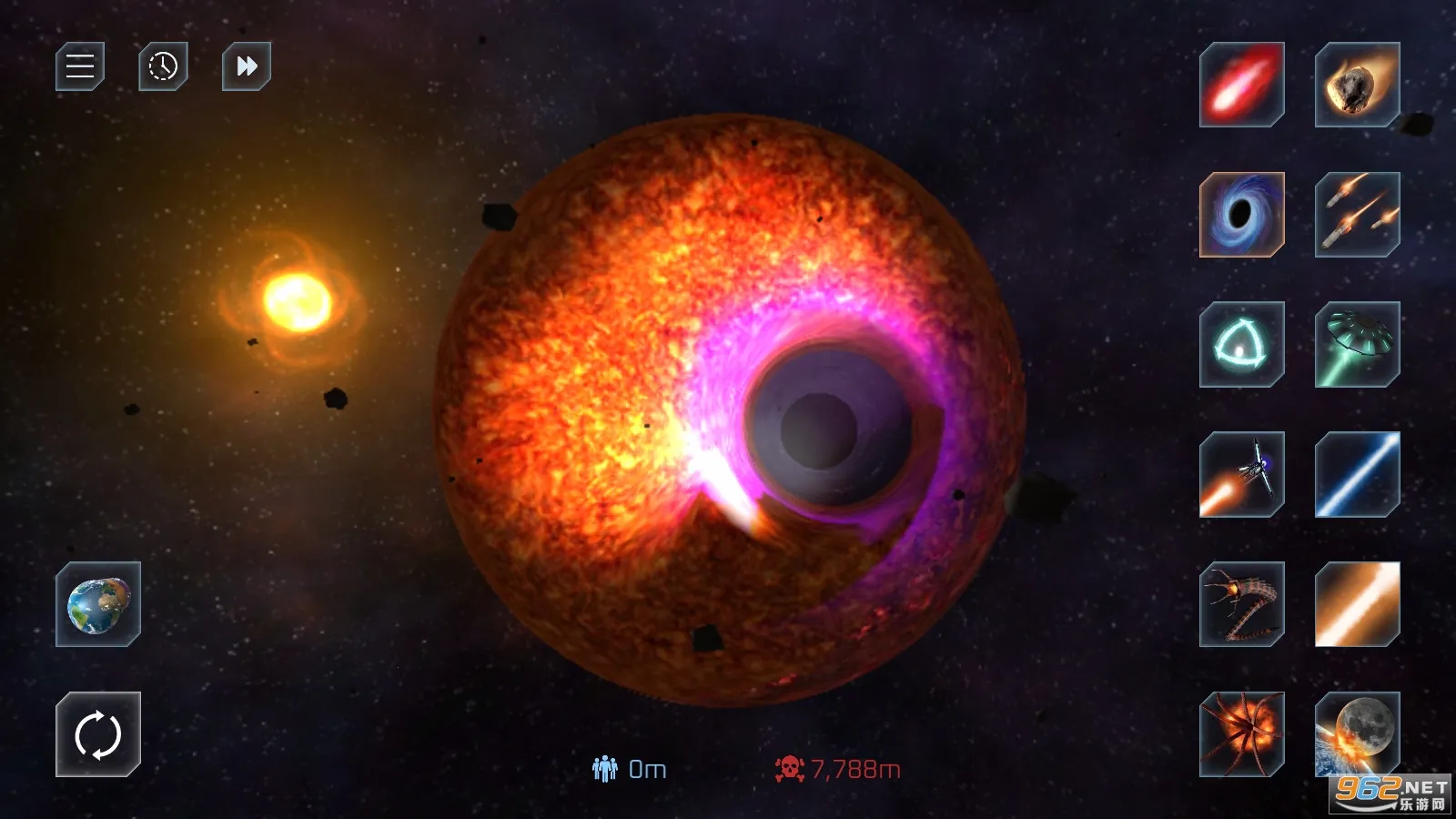Choose the satellite with thruster weapon

tap(1241, 474)
